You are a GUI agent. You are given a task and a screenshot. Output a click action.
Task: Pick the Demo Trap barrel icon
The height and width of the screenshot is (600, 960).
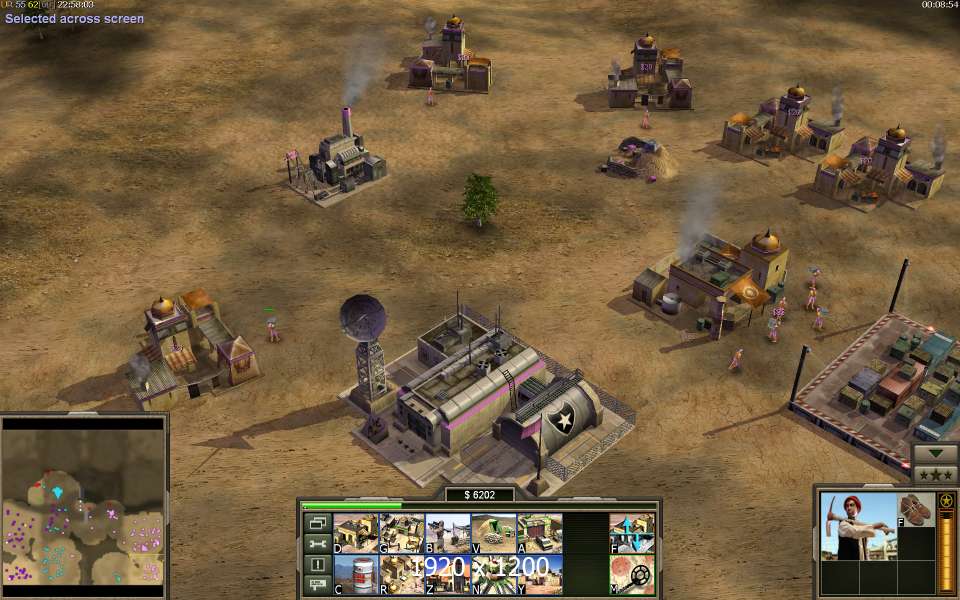(x=355, y=575)
